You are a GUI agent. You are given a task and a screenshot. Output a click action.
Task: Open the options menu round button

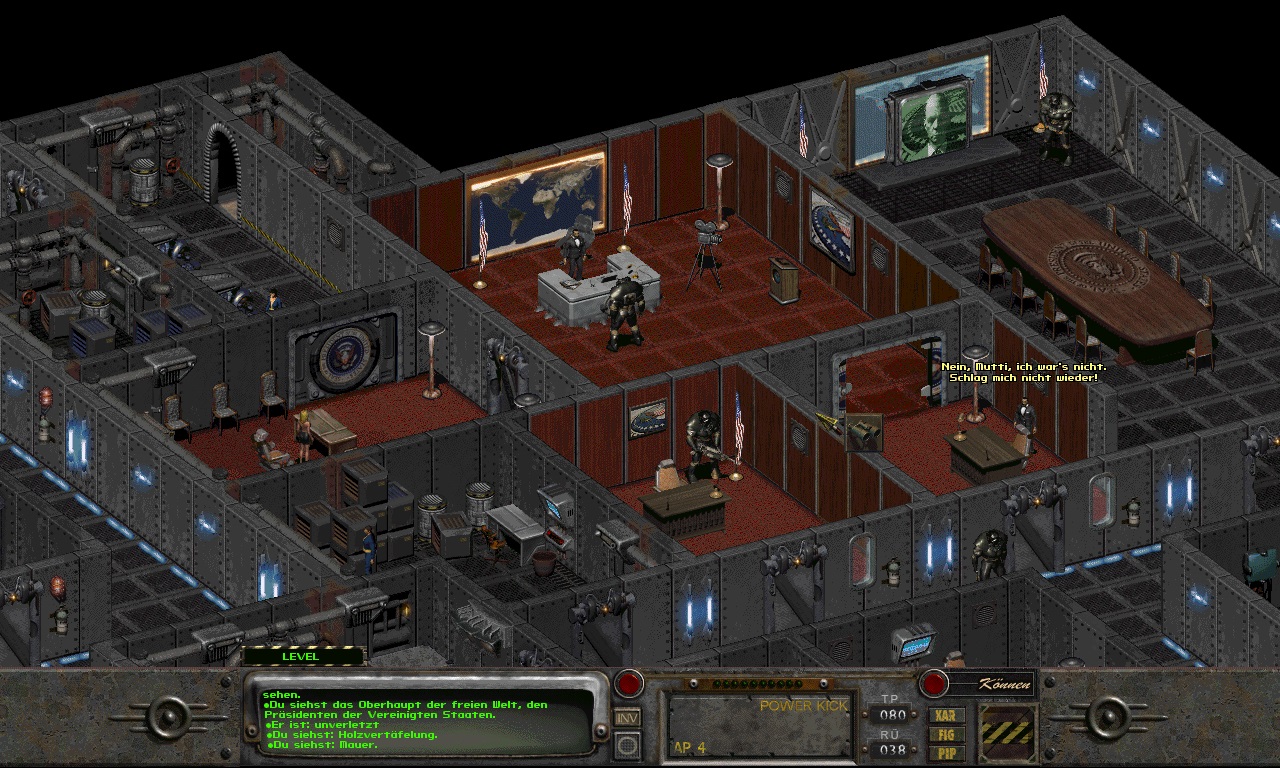click(627, 744)
